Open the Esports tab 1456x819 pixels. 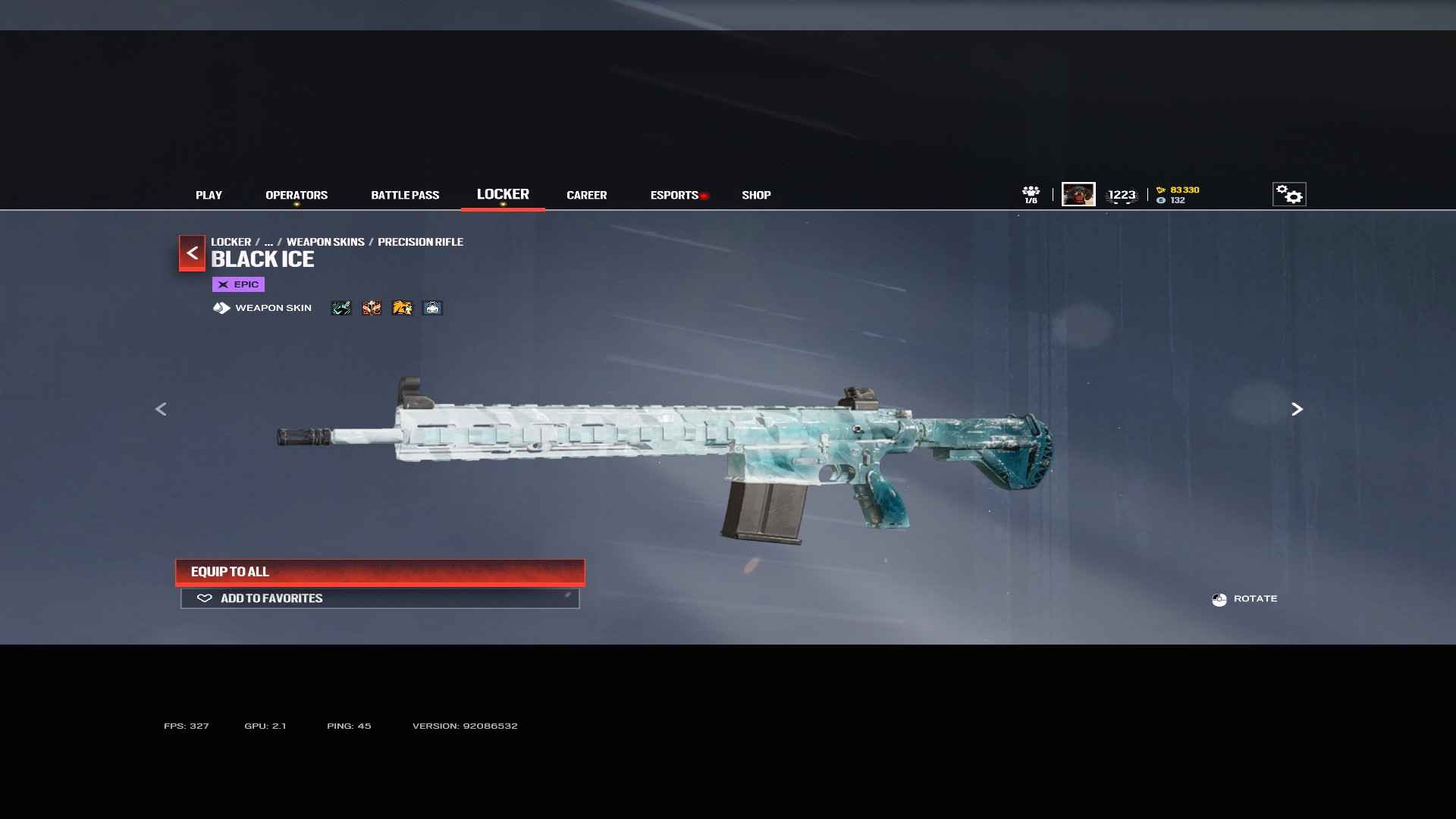674,195
